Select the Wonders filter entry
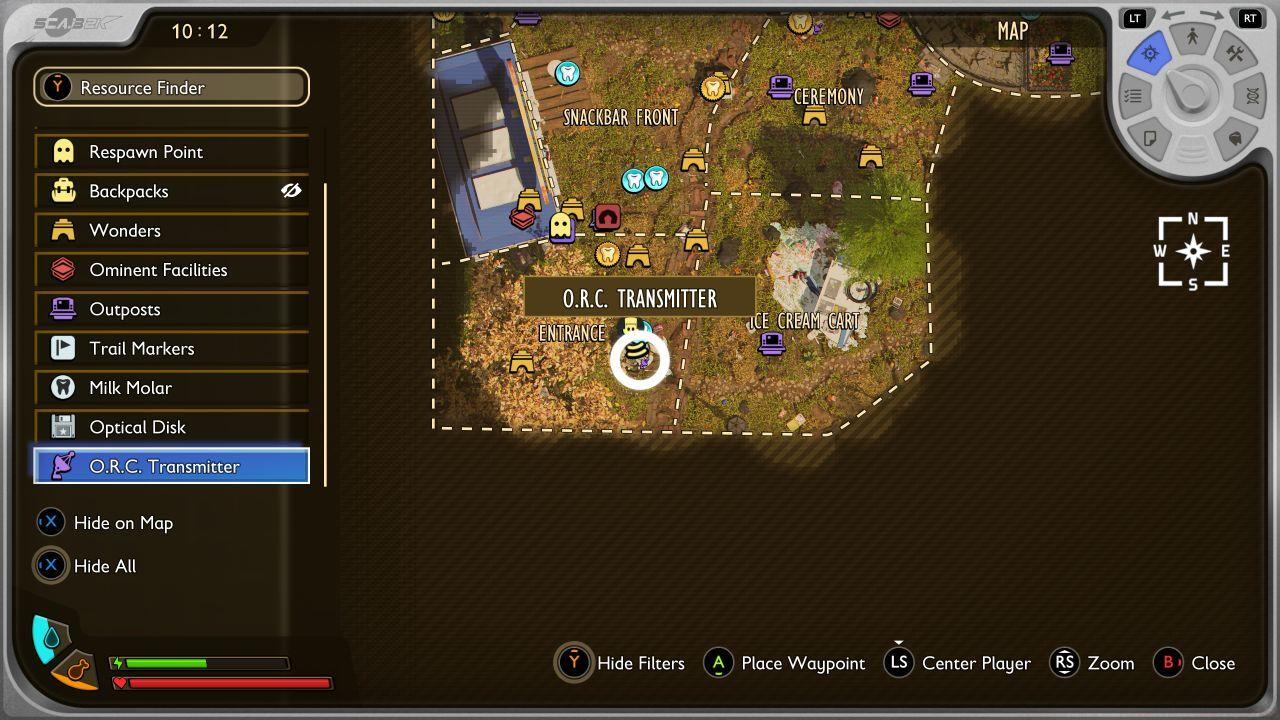This screenshot has height=720, width=1280. (x=170, y=230)
